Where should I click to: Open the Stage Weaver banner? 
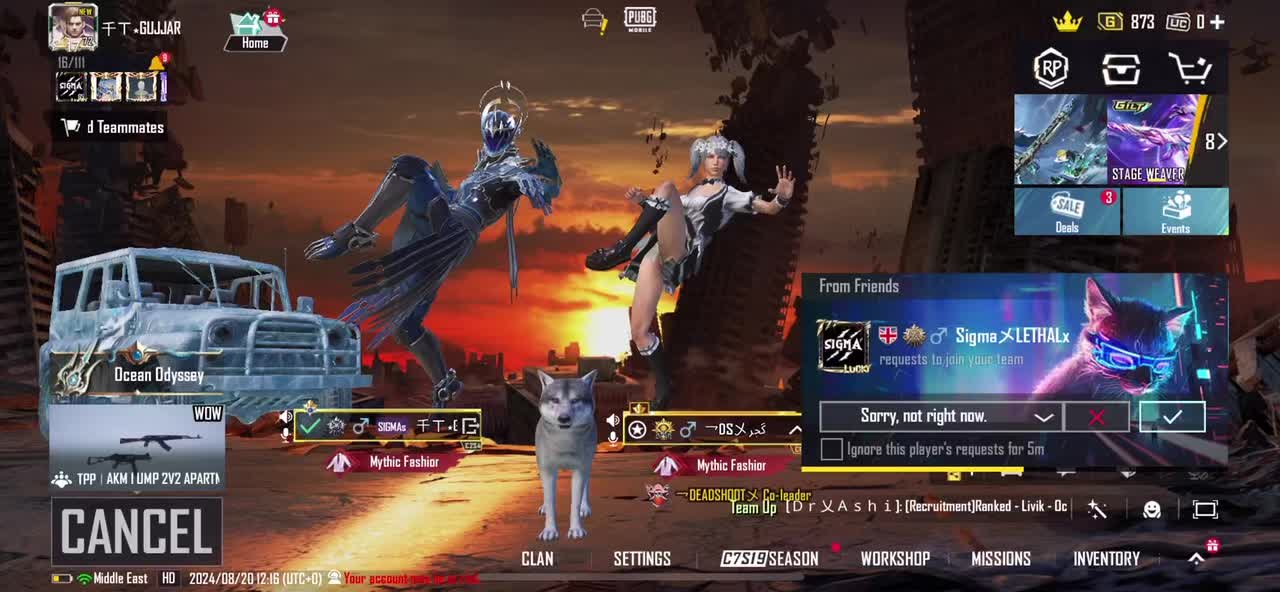[x=1150, y=140]
